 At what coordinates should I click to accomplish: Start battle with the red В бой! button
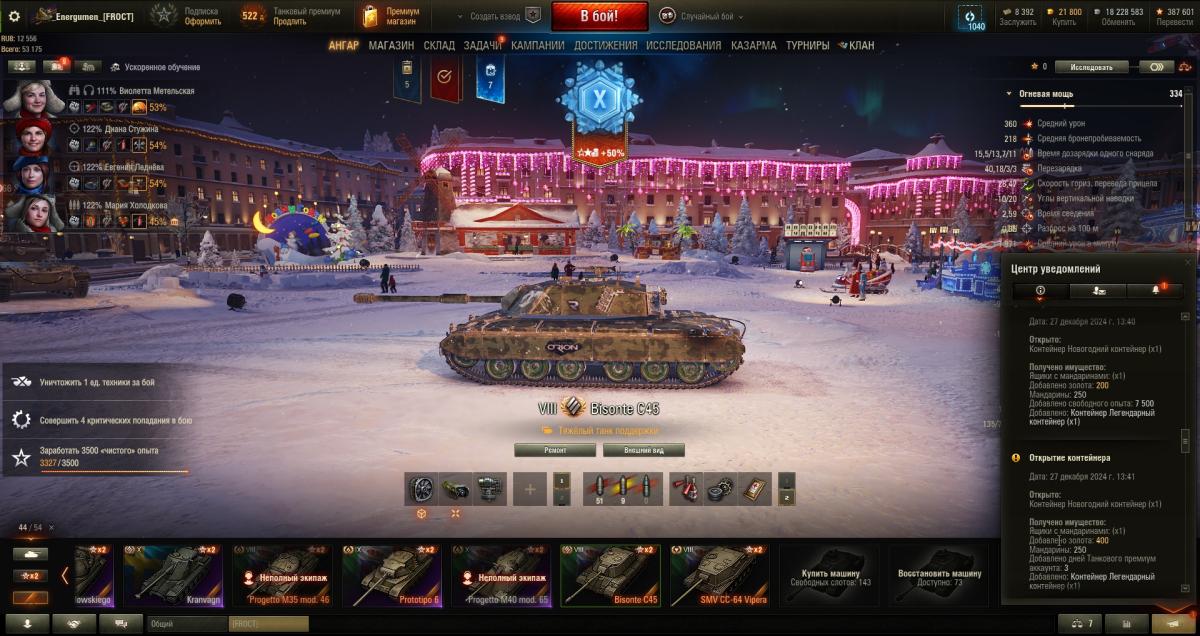[x=600, y=16]
